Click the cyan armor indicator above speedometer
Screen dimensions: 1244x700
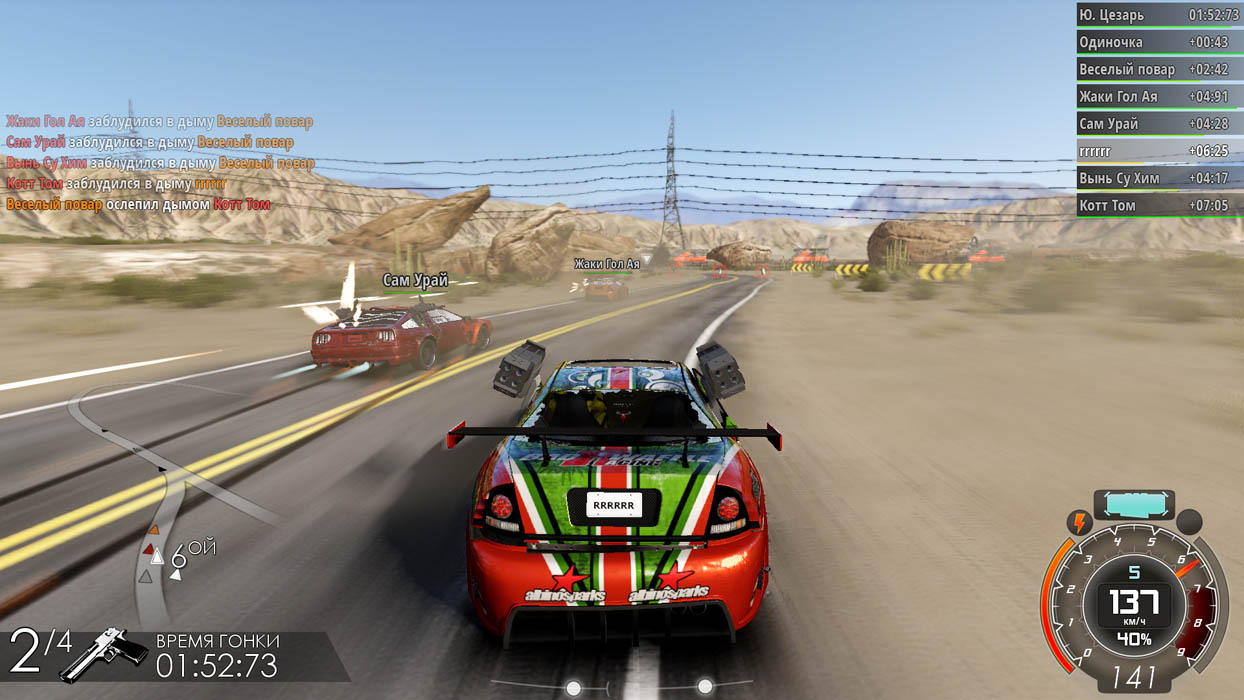click(1133, 503)
